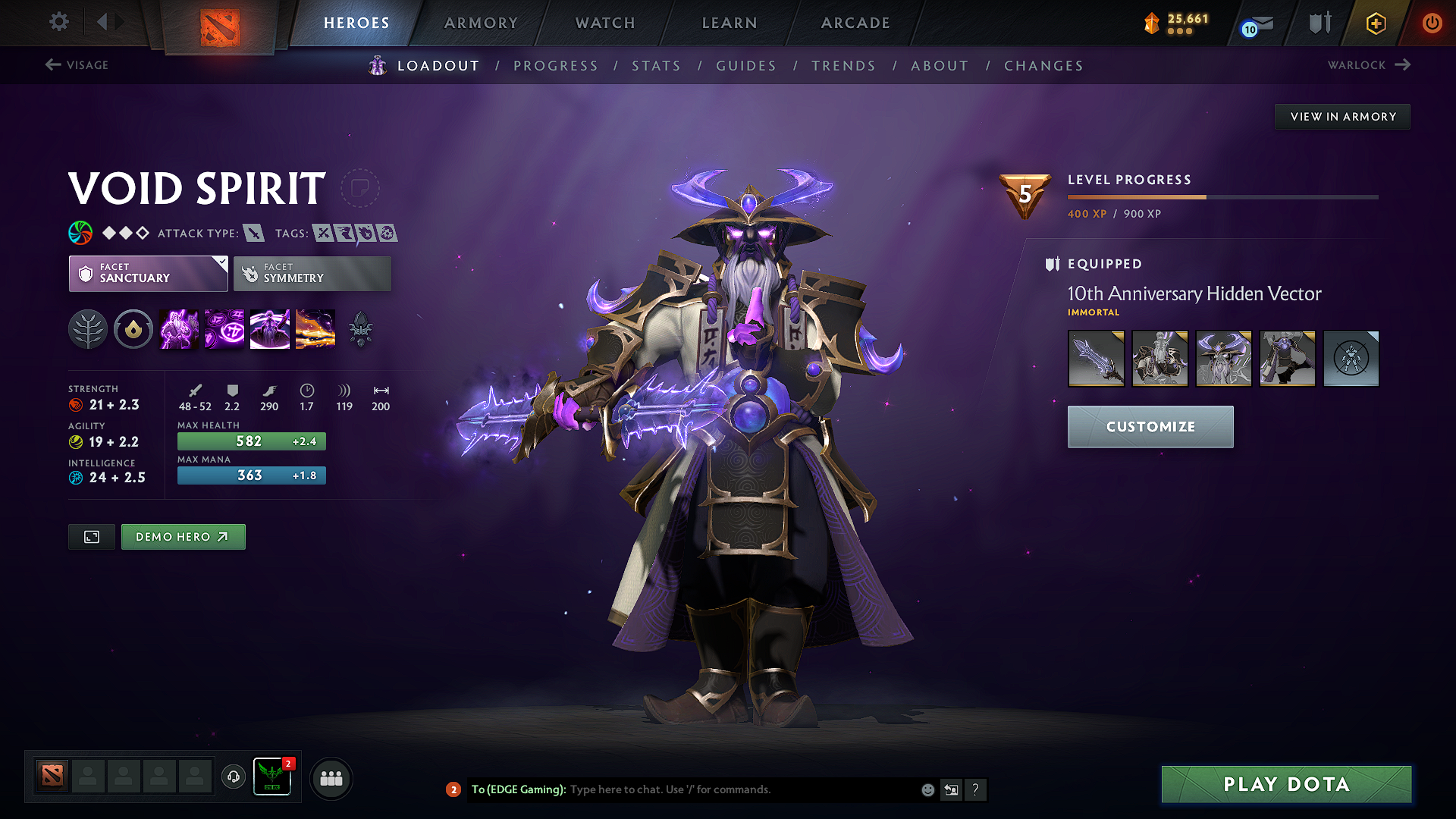Switch to the STATS tab

click(x=657, y=66)
